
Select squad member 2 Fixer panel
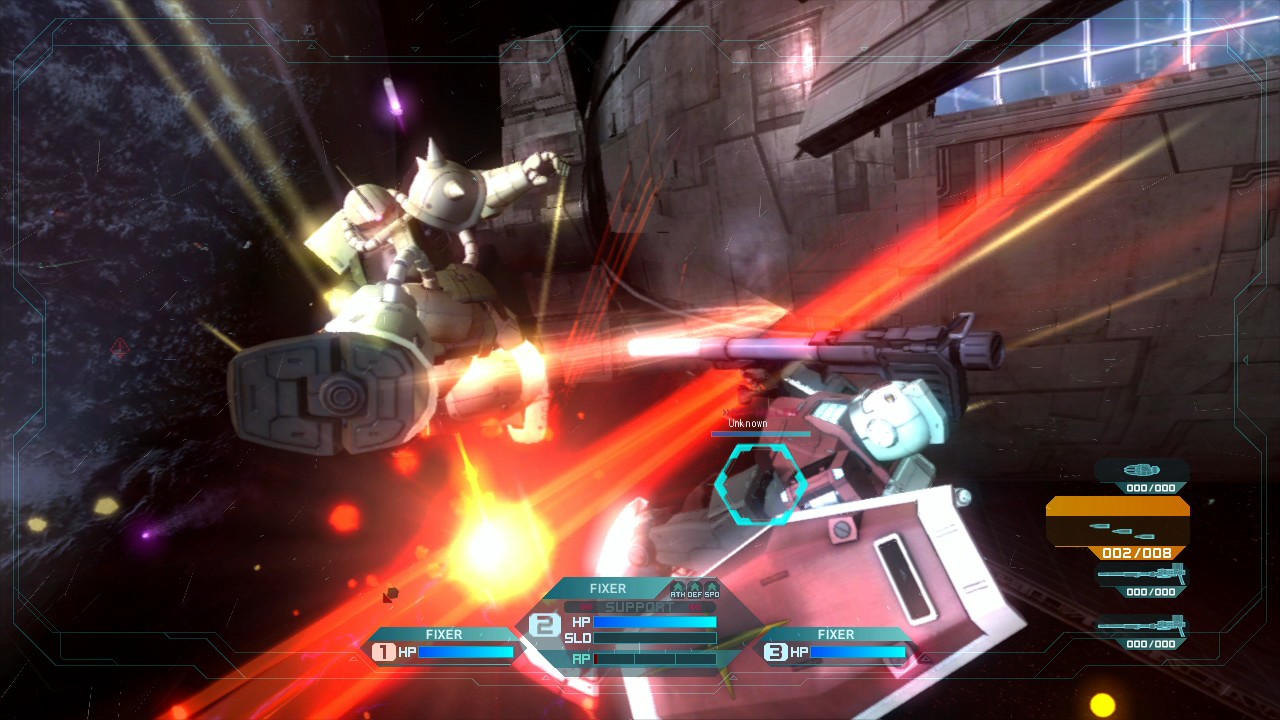tap(608, 590)
